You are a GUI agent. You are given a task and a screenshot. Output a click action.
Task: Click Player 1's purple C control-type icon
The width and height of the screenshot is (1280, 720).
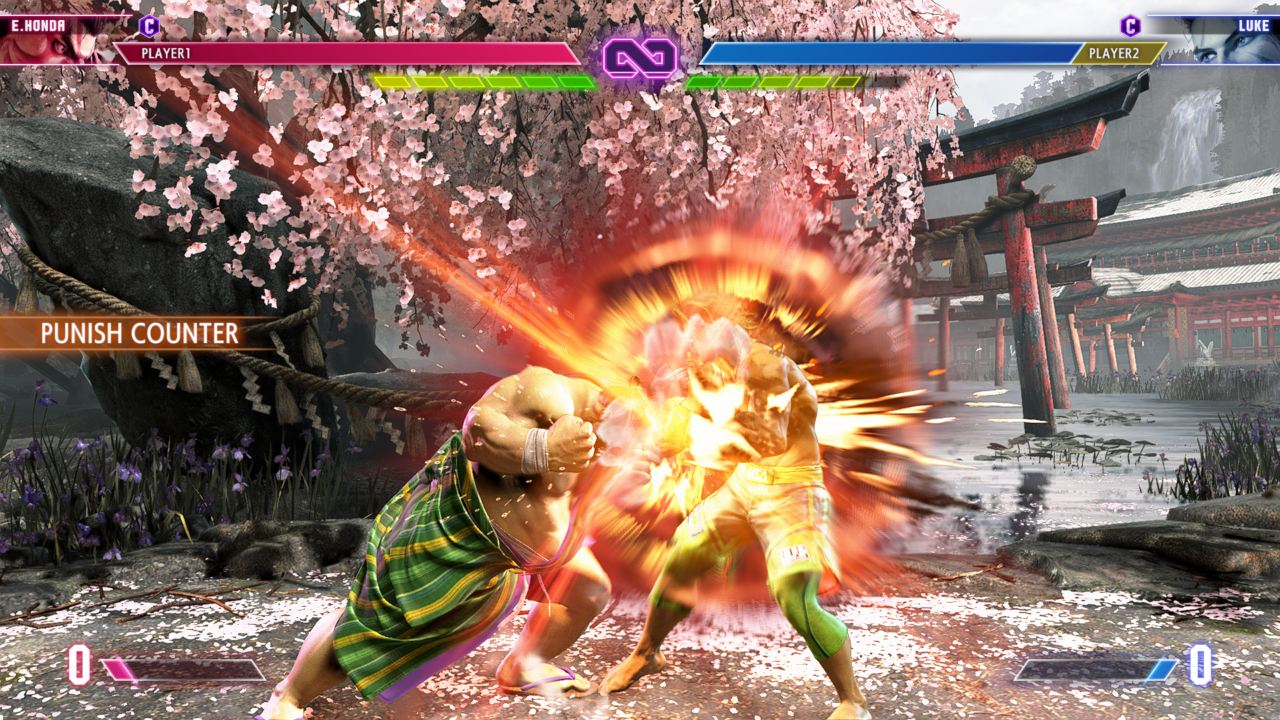pyautogui.click(x=149, y=26)
